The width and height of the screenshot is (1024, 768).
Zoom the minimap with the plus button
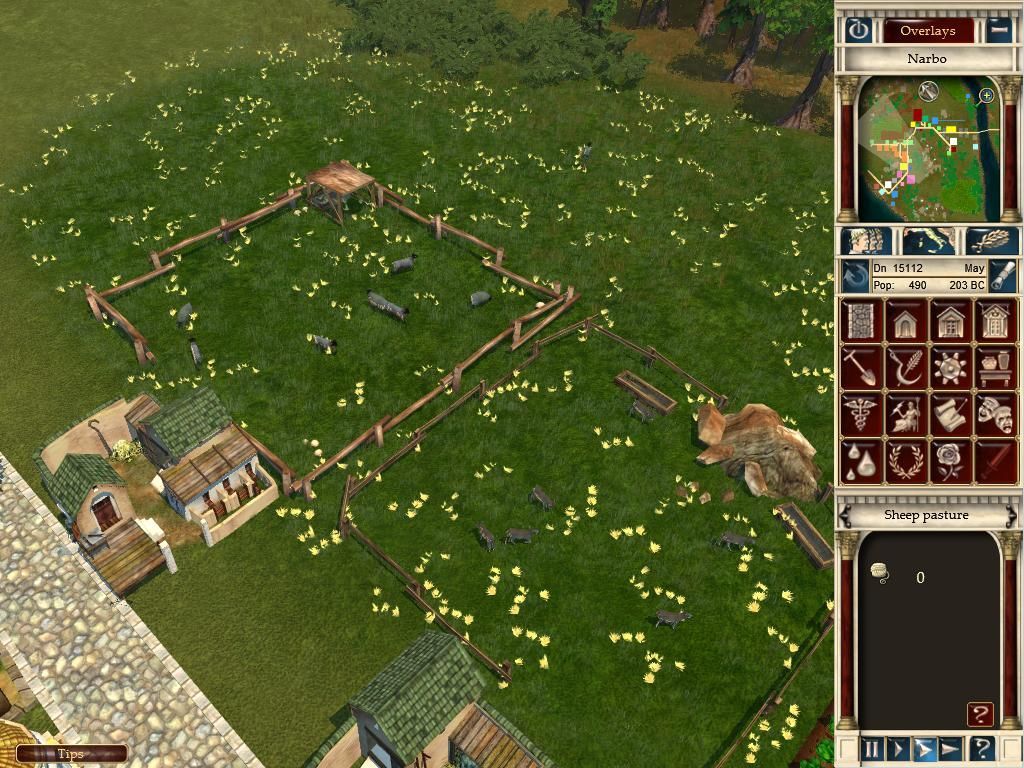987,96
